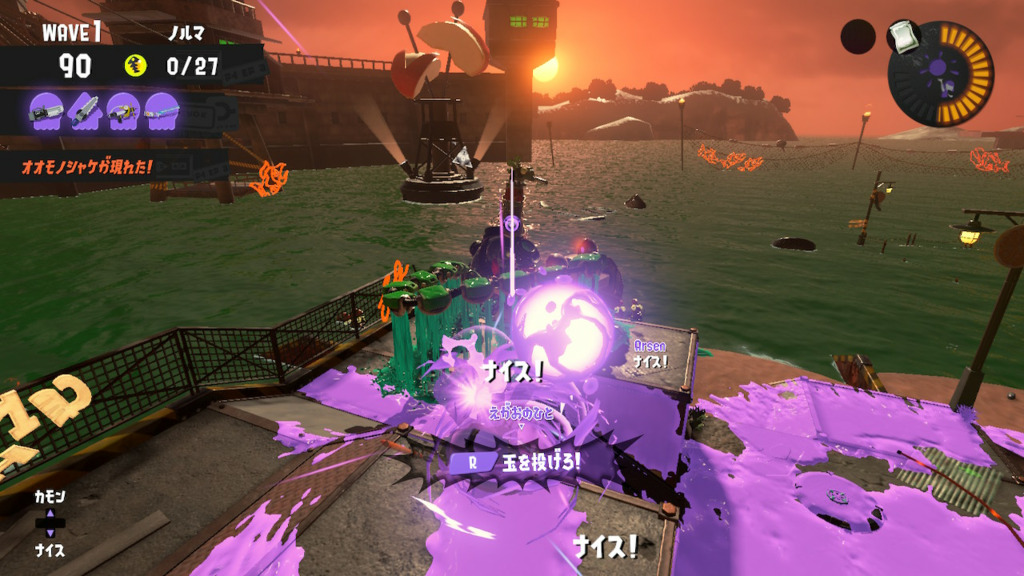Viewport: 1024px width, 576px height.
Task: Select the teammate squid icon with grey boxy weapon
Action: pos(45,109)
